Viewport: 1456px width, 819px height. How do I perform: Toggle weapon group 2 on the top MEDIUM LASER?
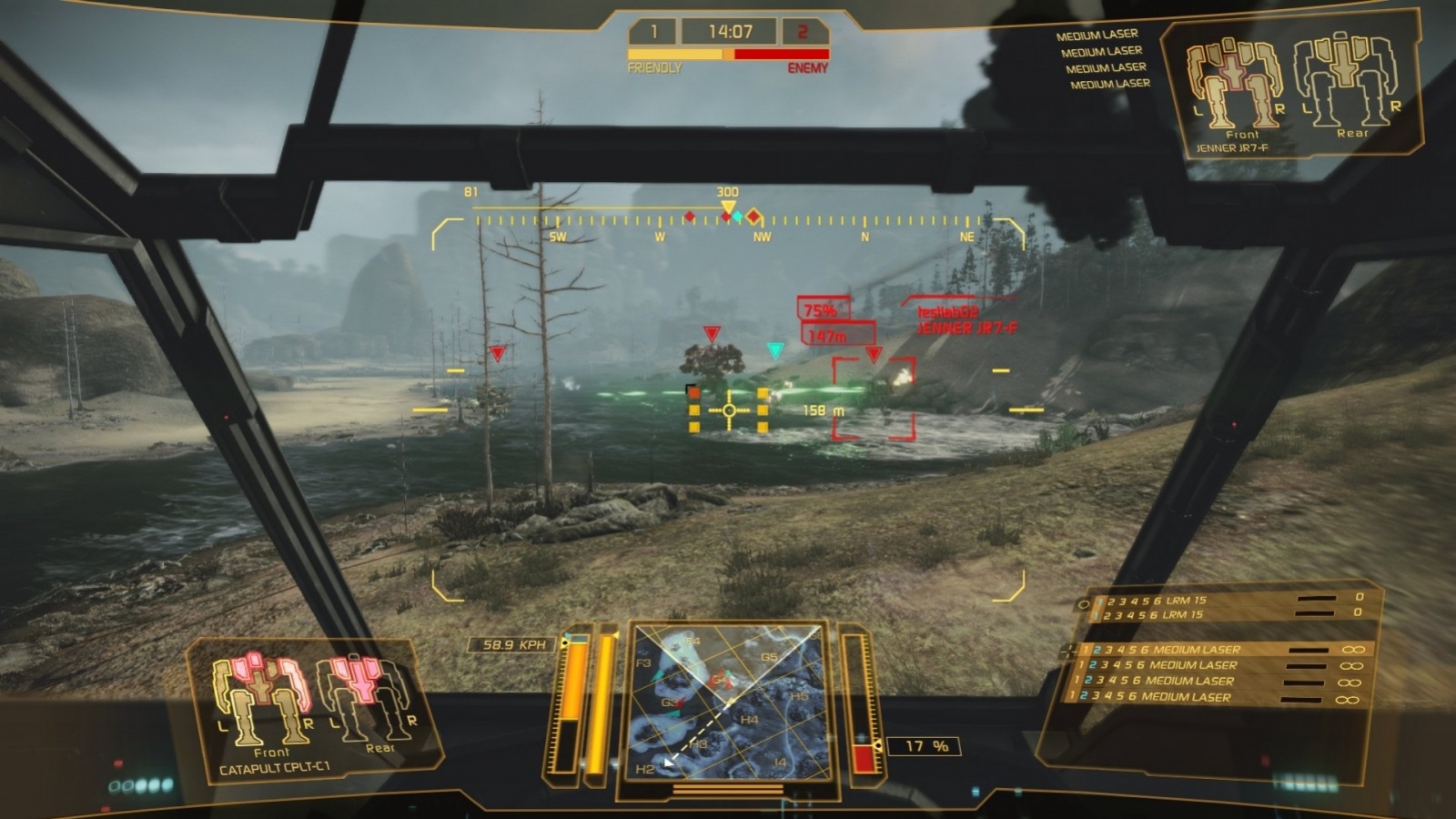coord(1097,649)
